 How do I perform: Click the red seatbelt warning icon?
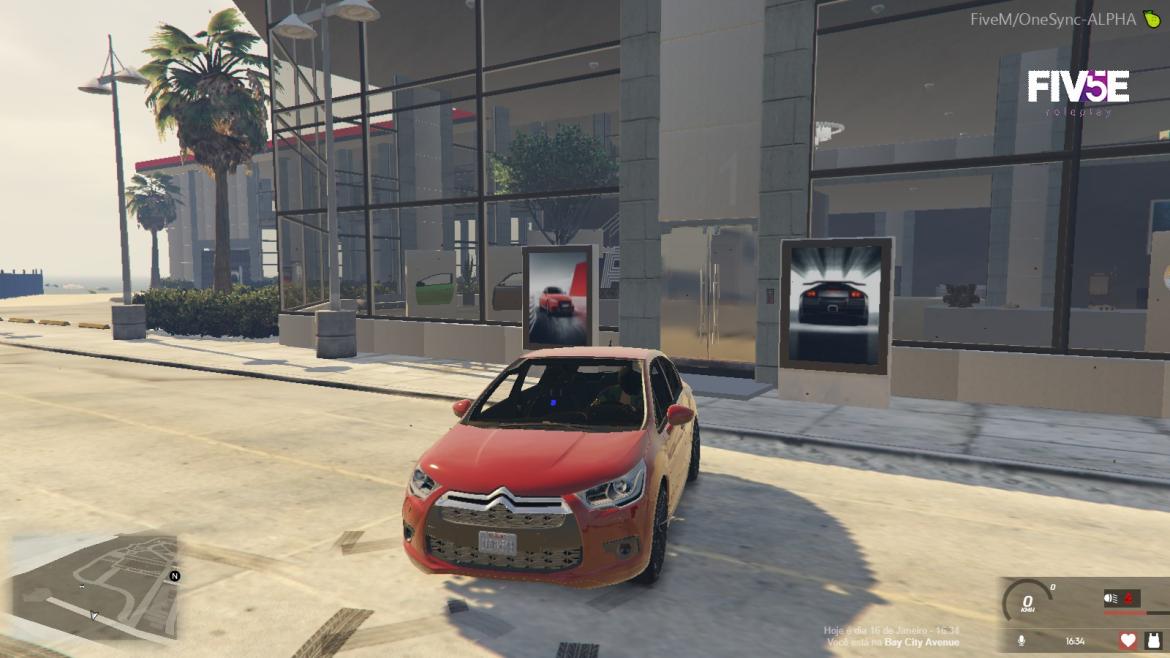[1130, 599]
